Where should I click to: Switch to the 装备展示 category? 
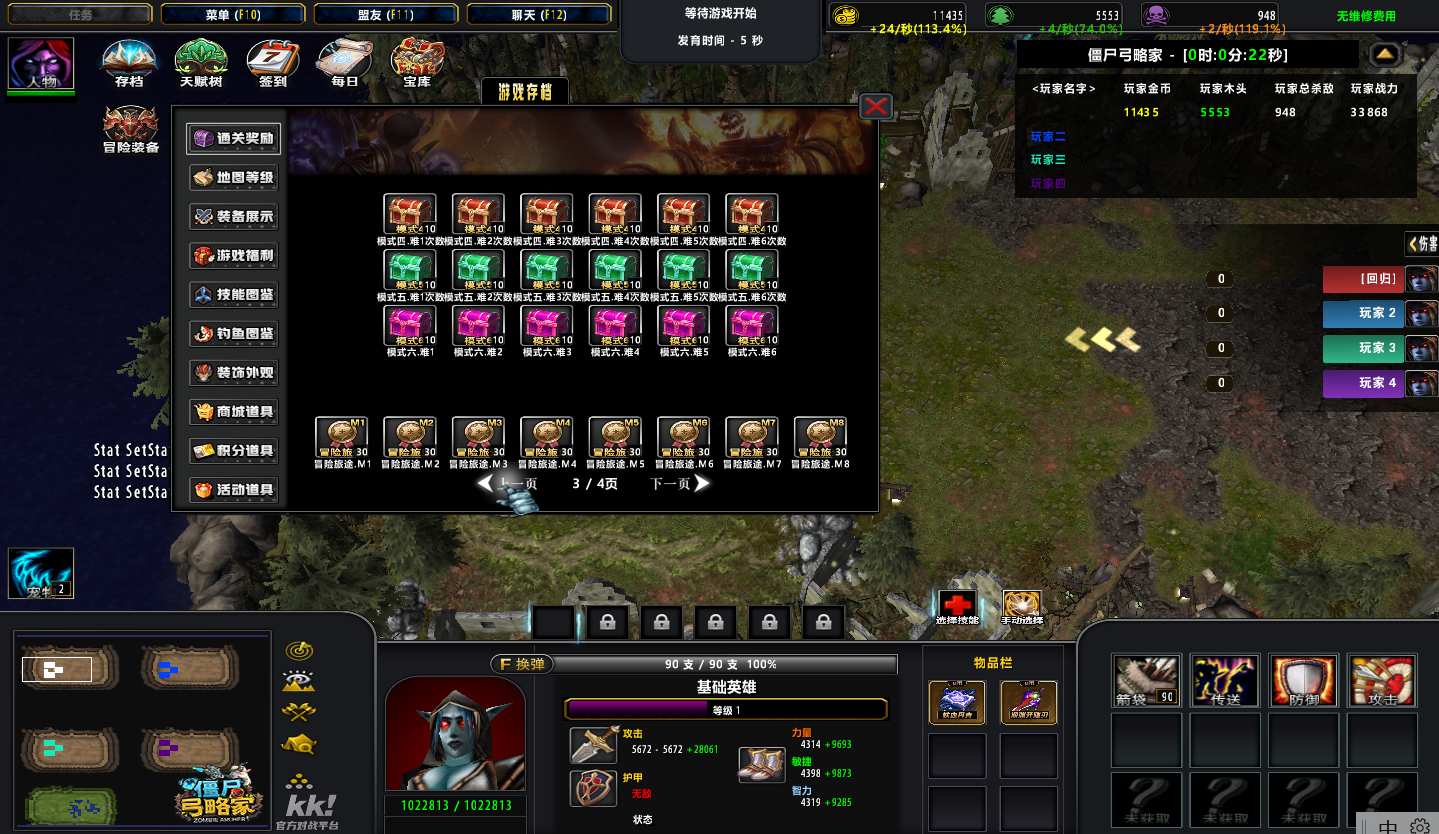coord(233,217)
